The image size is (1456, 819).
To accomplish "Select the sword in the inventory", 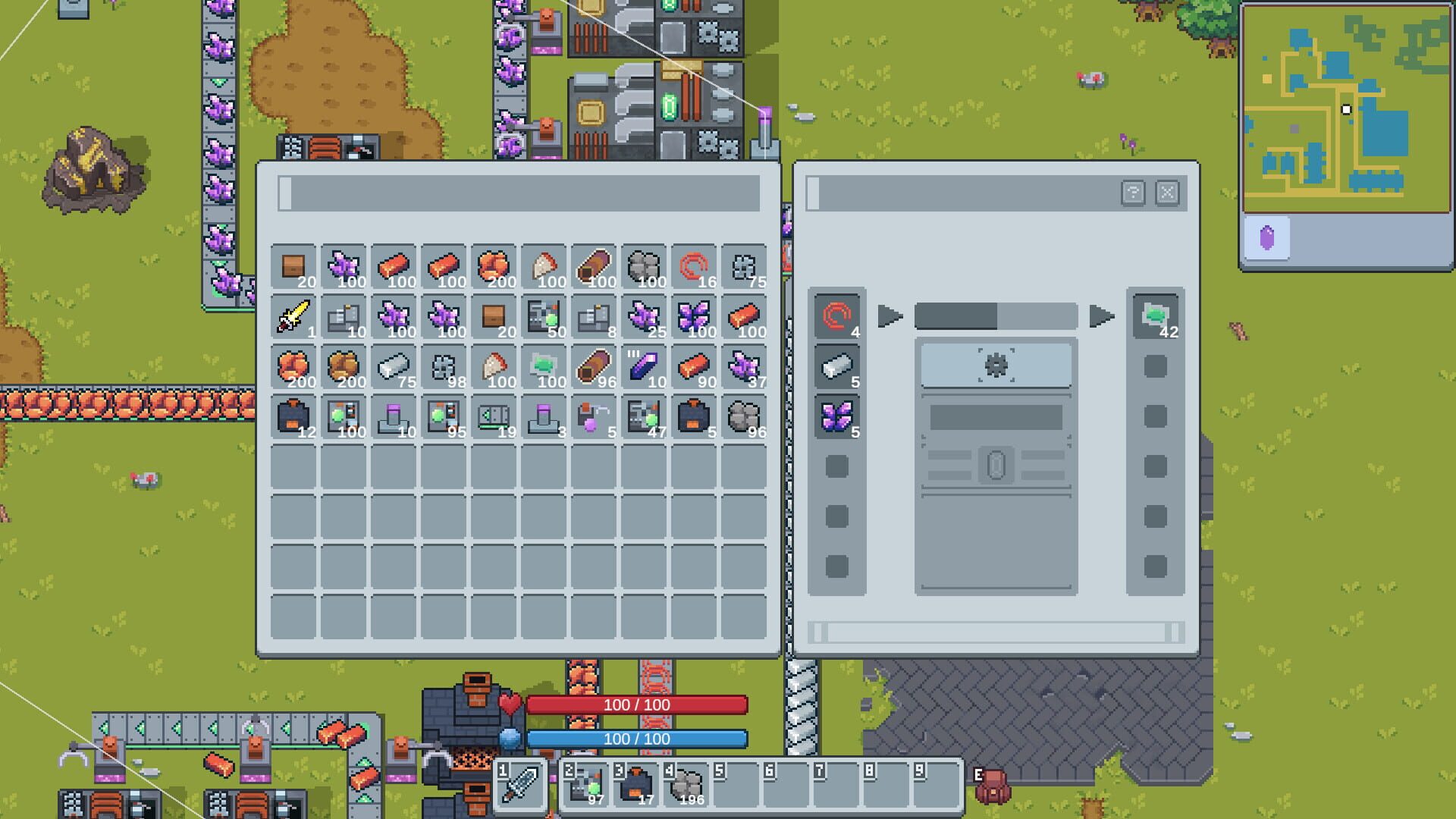I will (x=294, y=316).
